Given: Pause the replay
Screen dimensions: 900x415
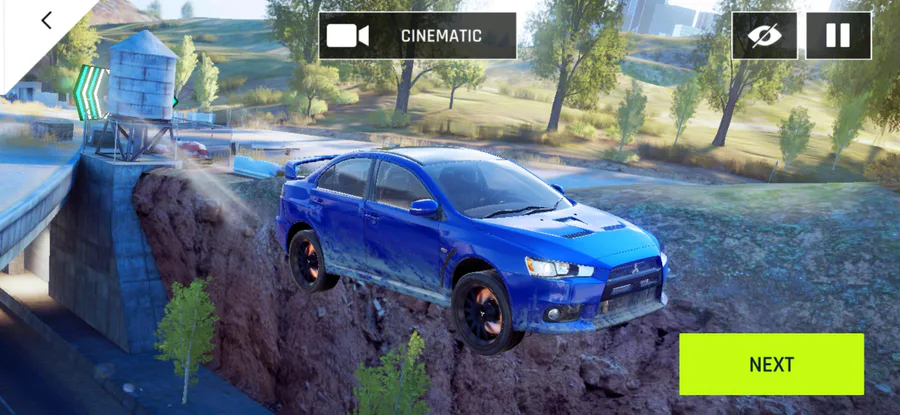Looking at the screenshot, I should [x=837, y=36].
